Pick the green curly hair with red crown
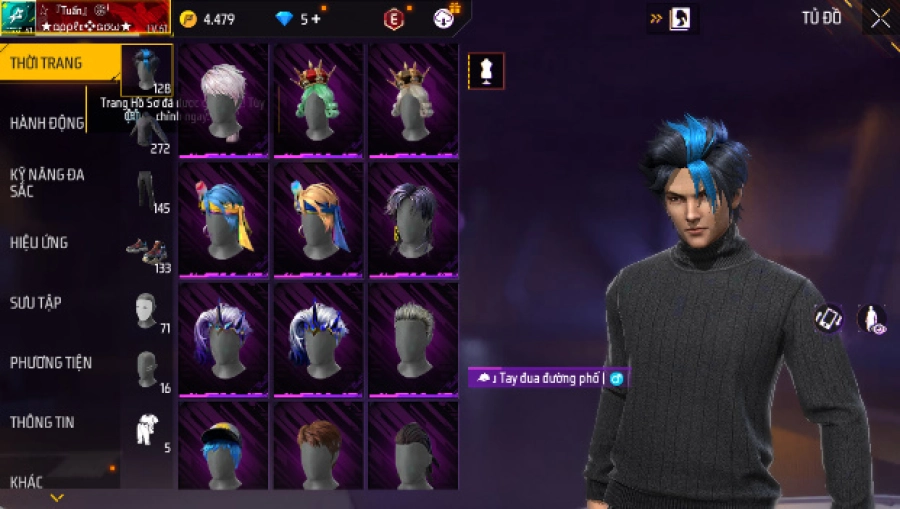900x509 pixels. pyautogui.click(x=318, y=100)
